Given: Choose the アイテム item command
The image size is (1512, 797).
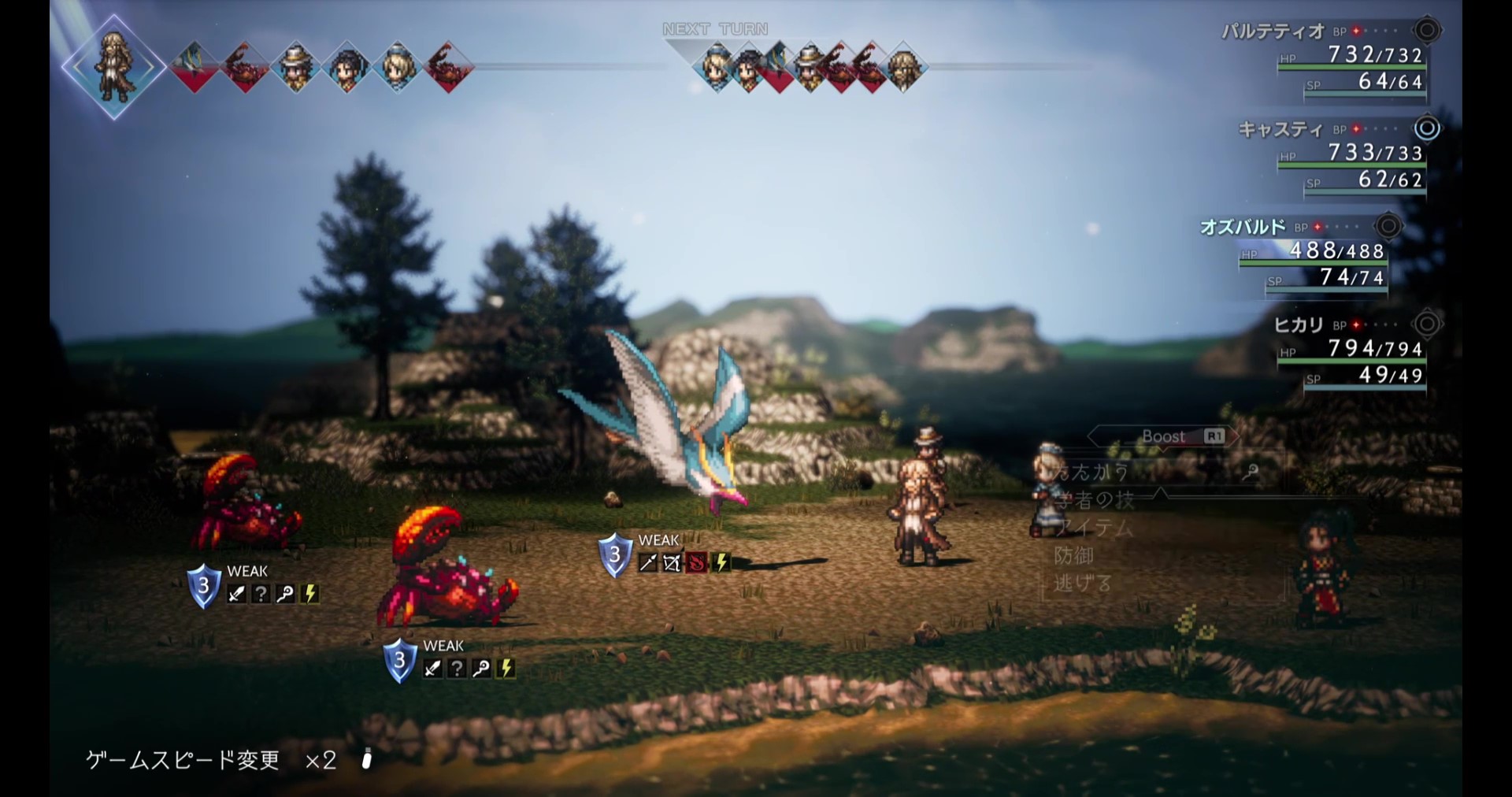Looking at the screenshot, I should 1095,527.
